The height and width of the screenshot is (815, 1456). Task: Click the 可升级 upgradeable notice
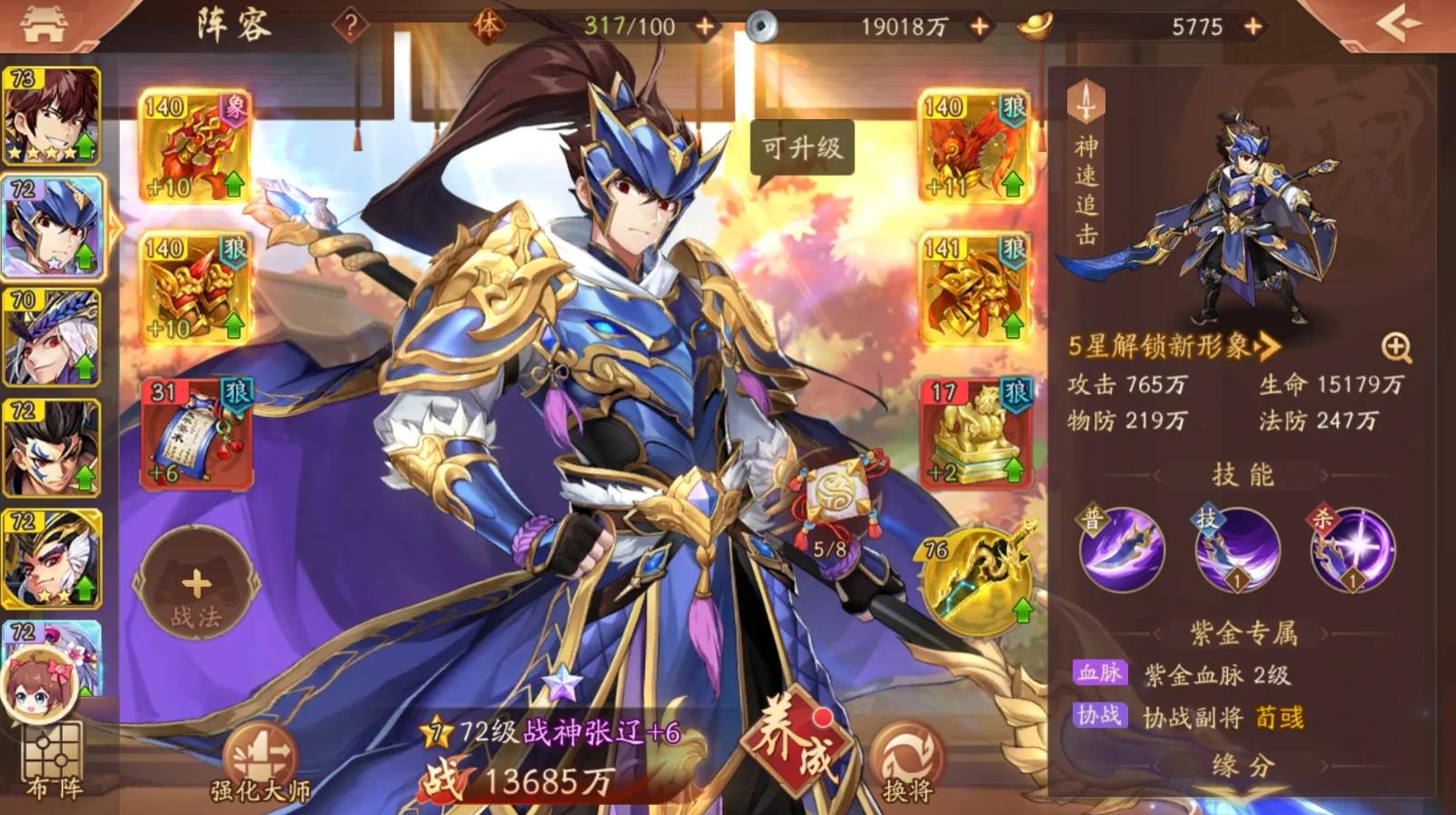pyautogui.click(x=803, y=149)
